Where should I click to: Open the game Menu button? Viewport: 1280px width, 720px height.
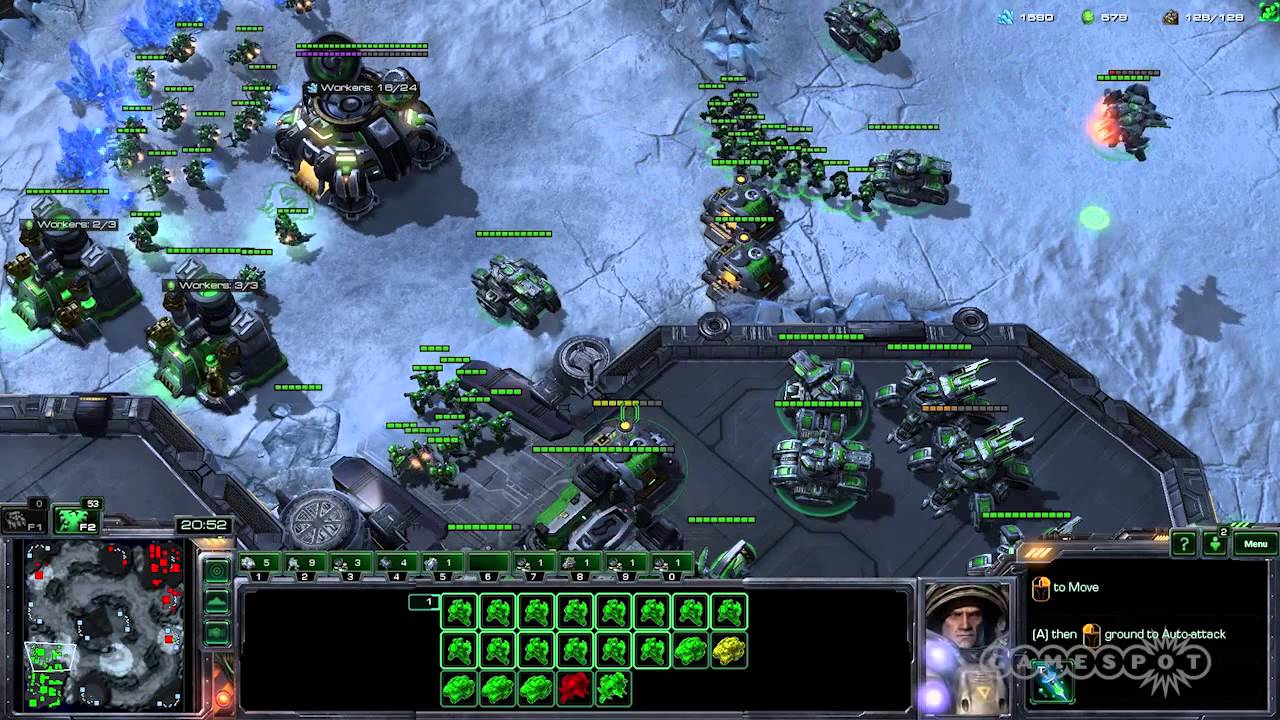1256,544
